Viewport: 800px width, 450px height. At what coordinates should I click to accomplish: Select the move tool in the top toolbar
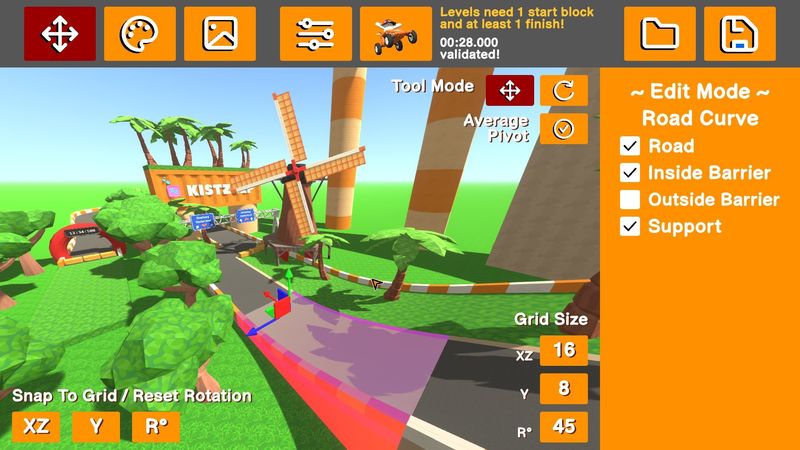tap(60, 34)
